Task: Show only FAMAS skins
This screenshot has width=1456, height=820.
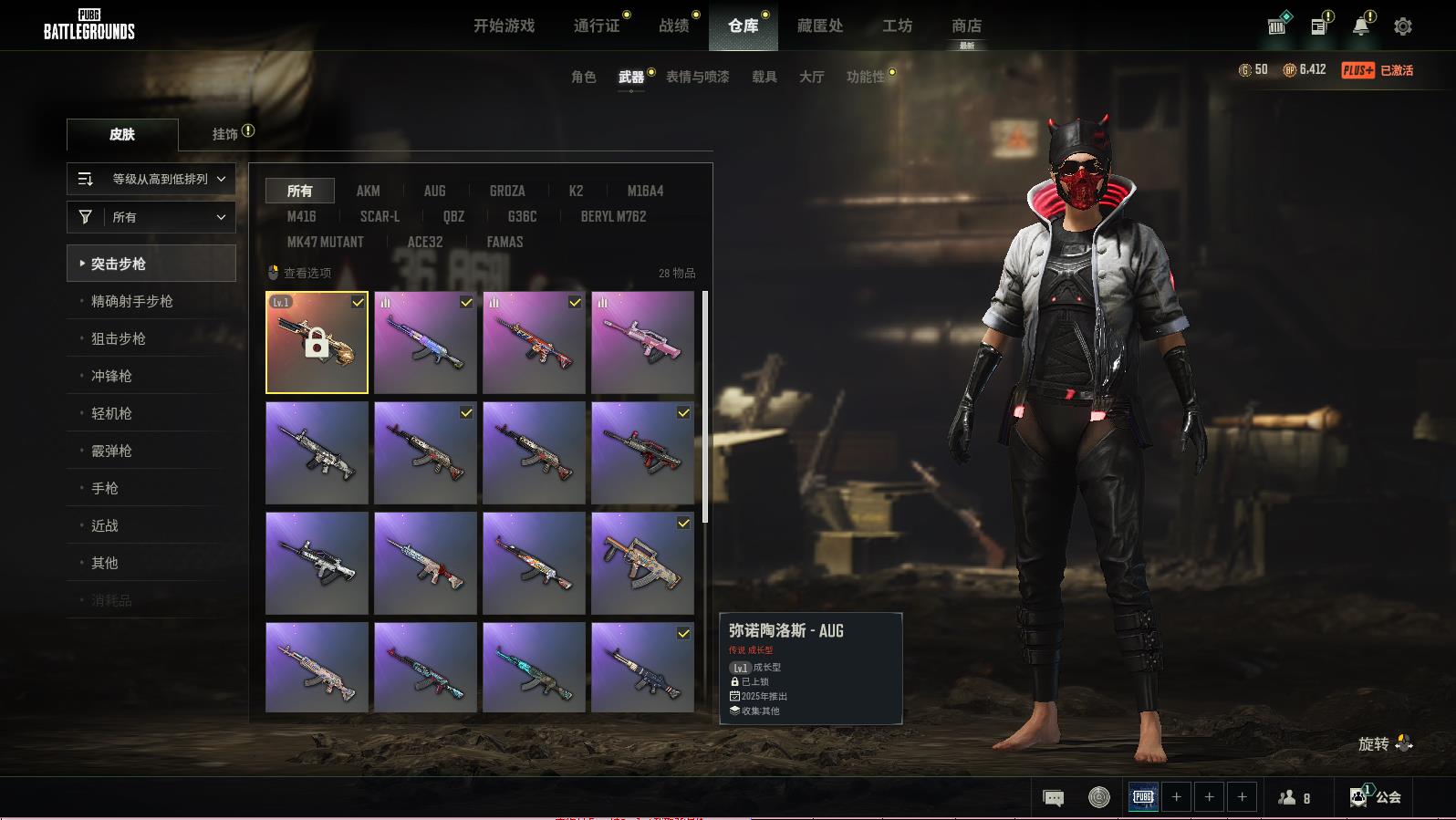Action: coord(504,242)
